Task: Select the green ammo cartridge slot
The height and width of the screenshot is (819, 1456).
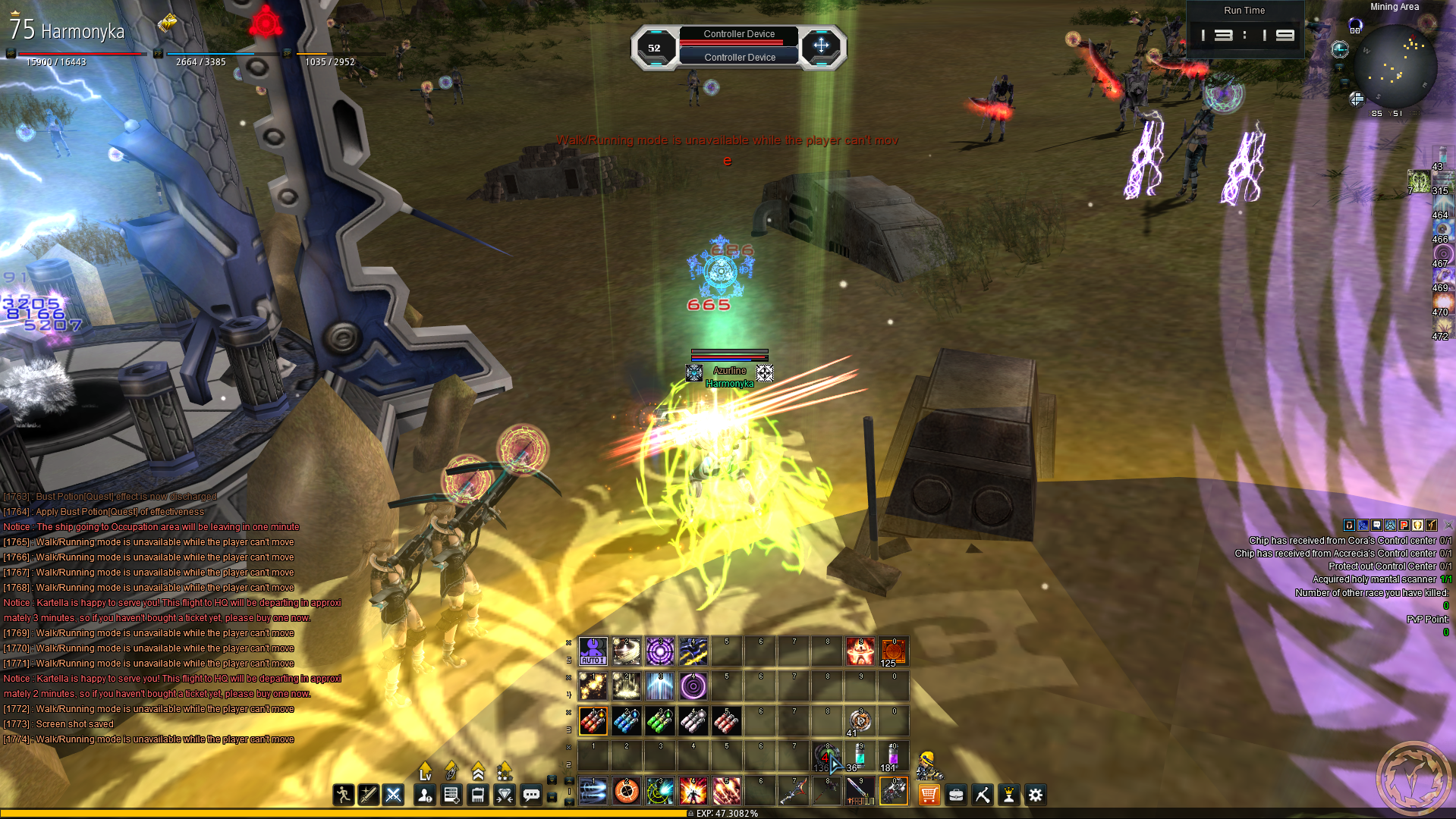Action: point(659,721)
